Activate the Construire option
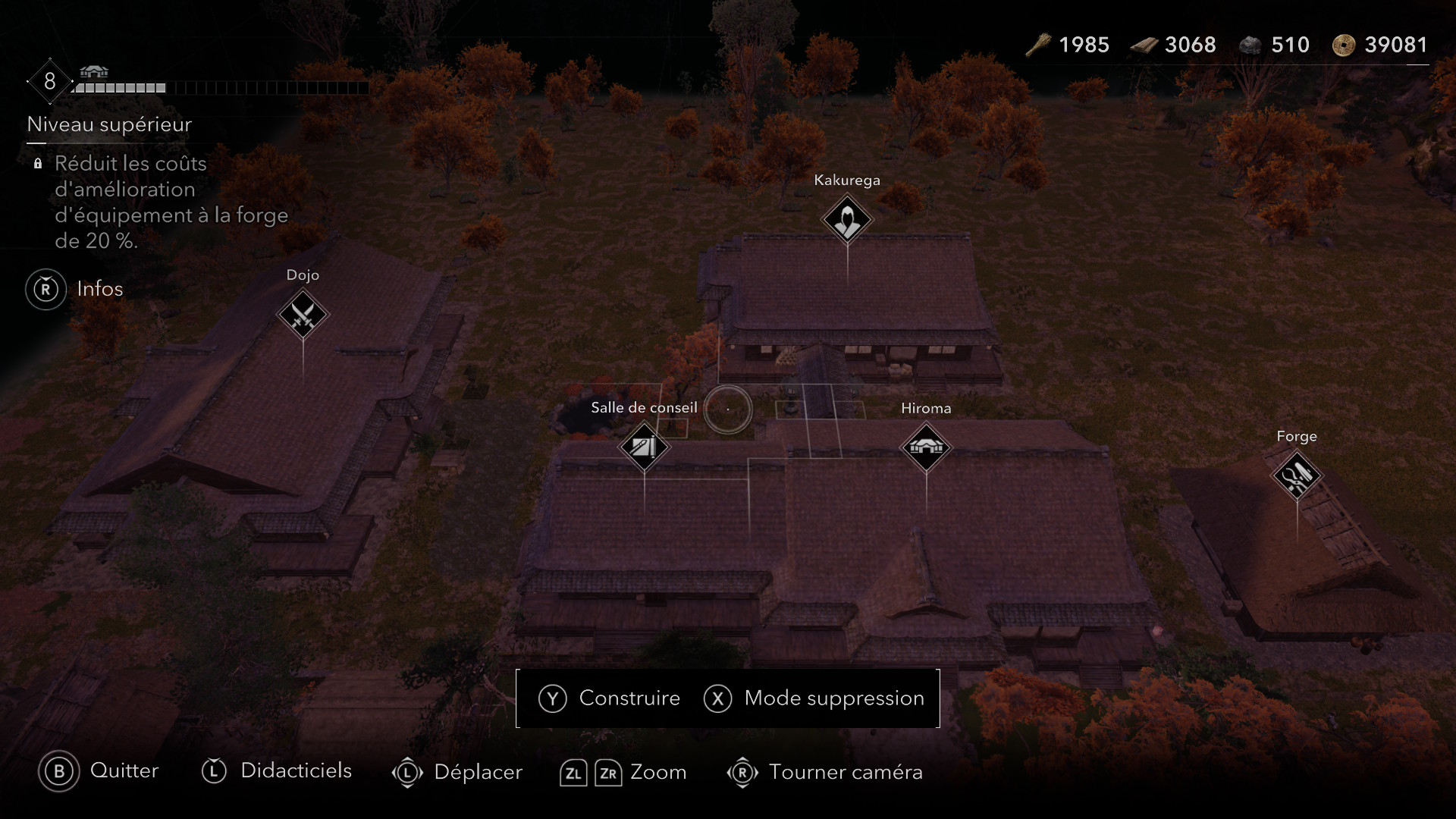This screenshot has width=1456, height=819. coord(610,698)
